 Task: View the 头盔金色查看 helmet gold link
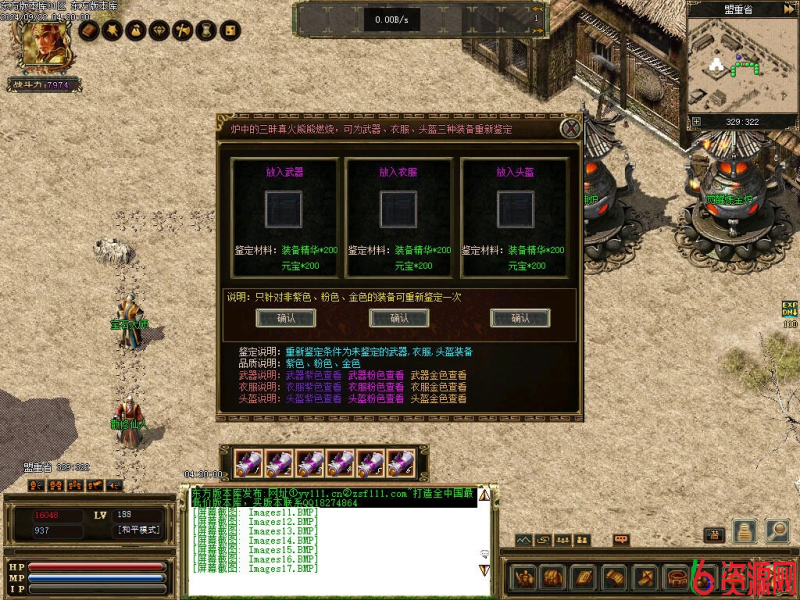tap(438, 399)
